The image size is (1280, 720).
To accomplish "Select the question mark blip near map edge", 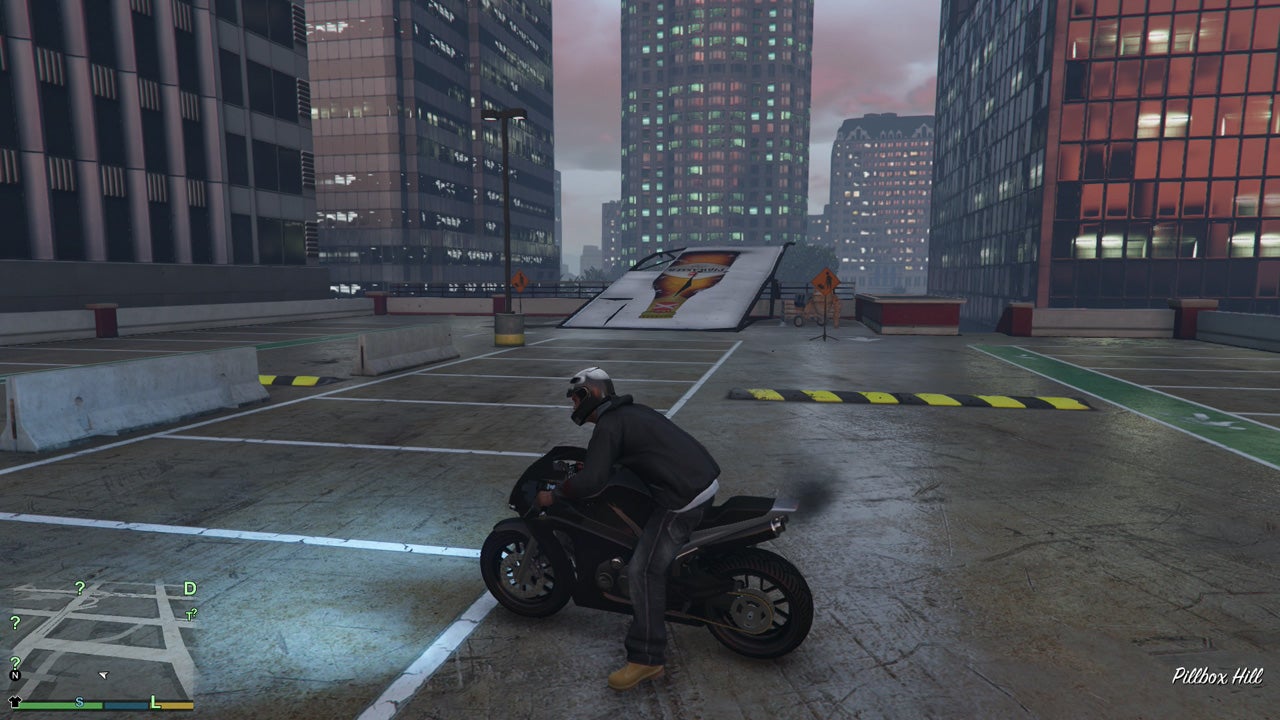I will pyautogui.click(x=15, y=623).
